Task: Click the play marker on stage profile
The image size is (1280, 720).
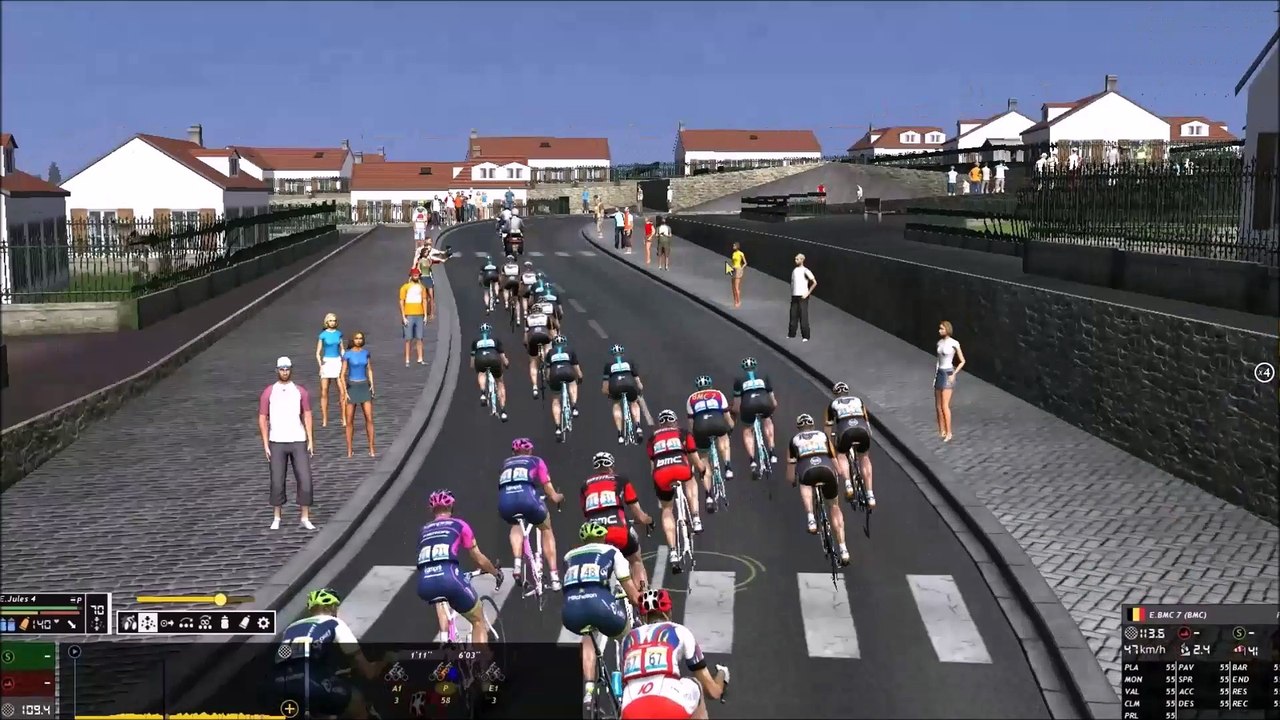Action: click(74, 652)
